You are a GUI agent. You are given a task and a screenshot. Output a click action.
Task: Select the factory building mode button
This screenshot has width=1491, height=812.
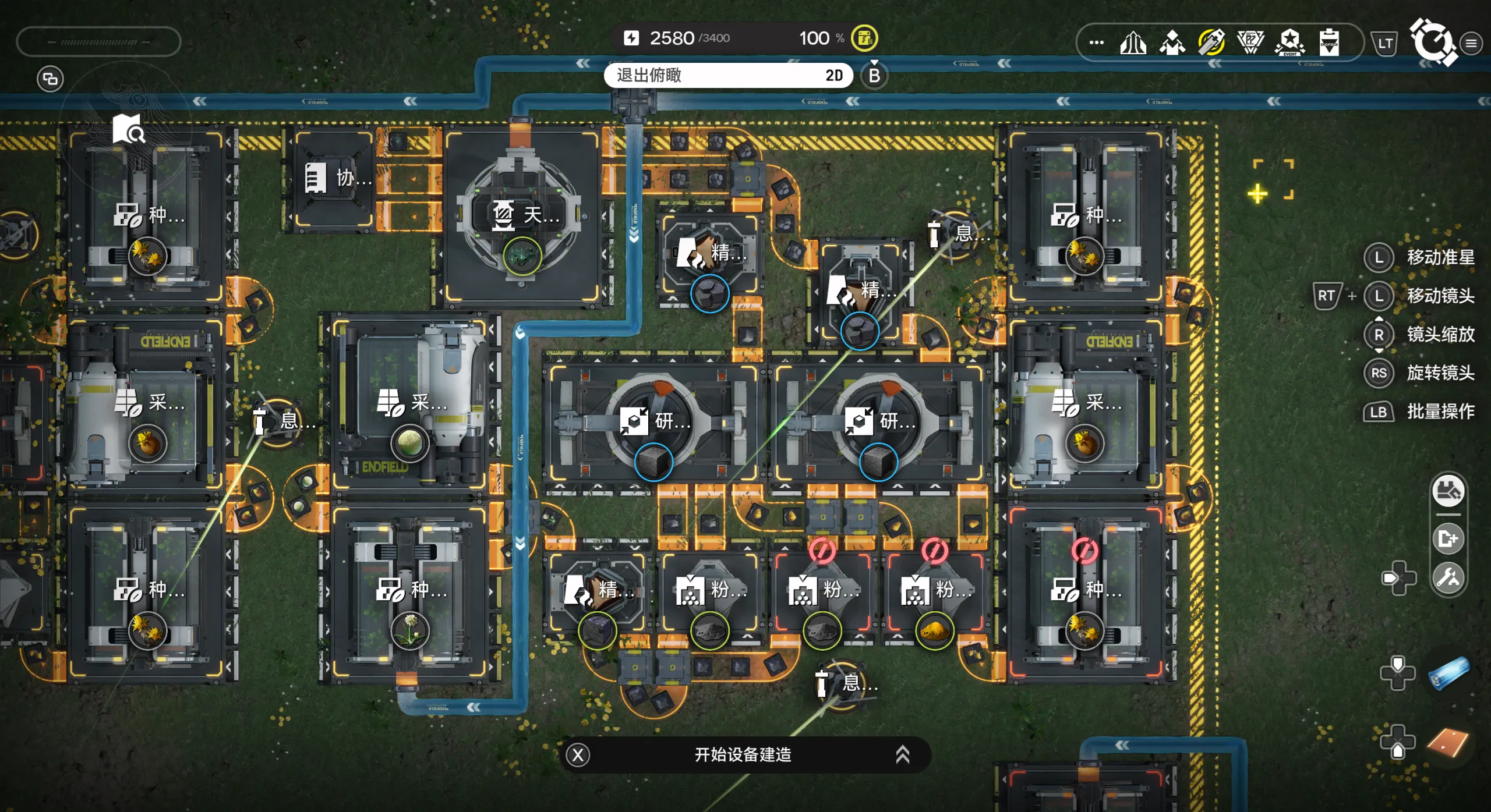1448,492
